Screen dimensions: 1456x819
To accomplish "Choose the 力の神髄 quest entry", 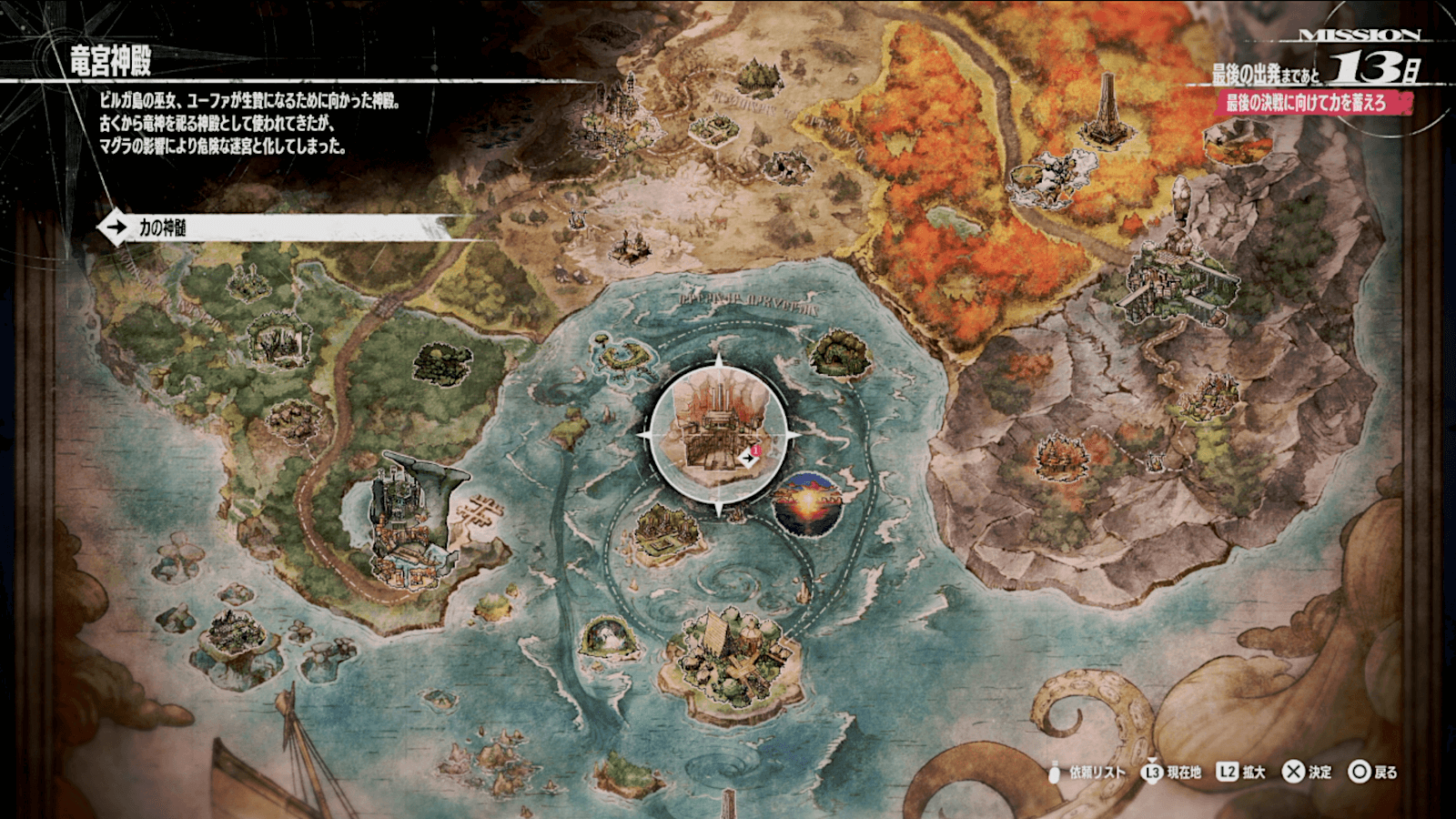I will pos(273,227).
